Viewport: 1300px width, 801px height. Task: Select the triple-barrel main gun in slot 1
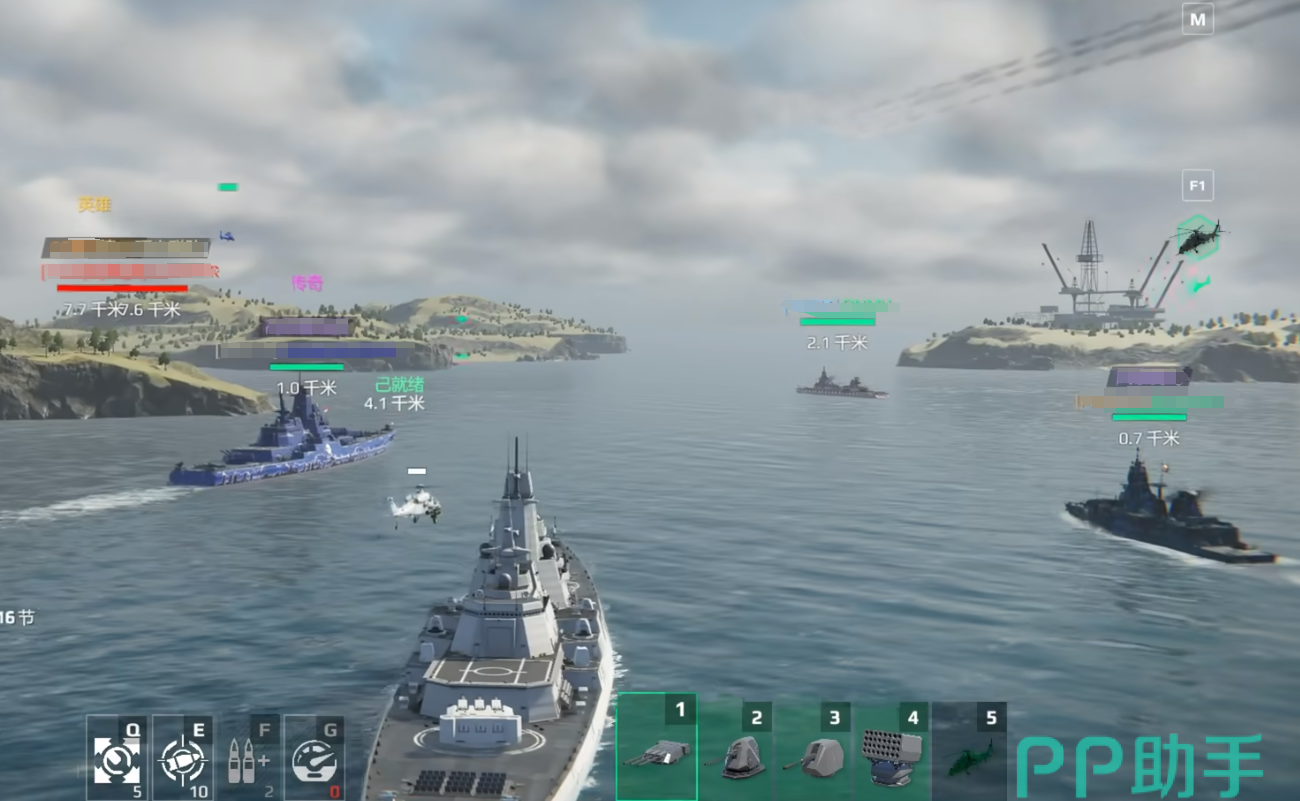coord(656,748)
